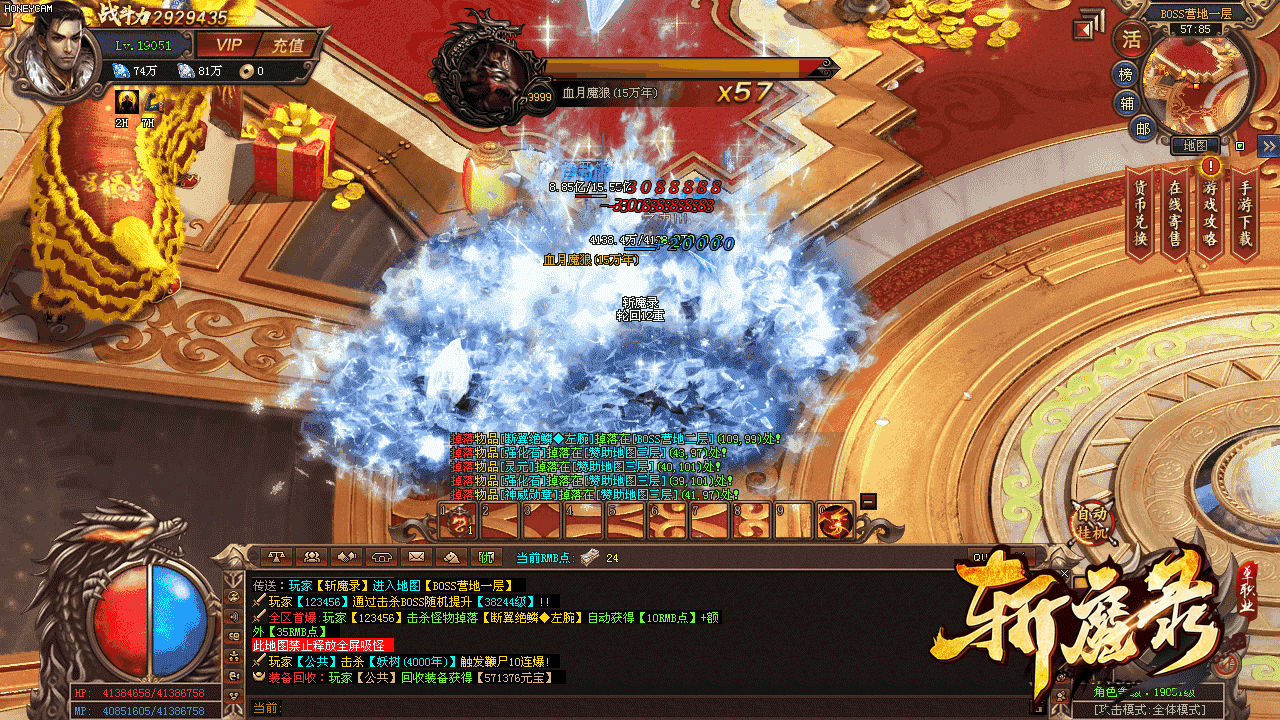The image size is (1280, 720).
Task: Open the 手游下载 mobile download banner
Action: point(1245,213)
